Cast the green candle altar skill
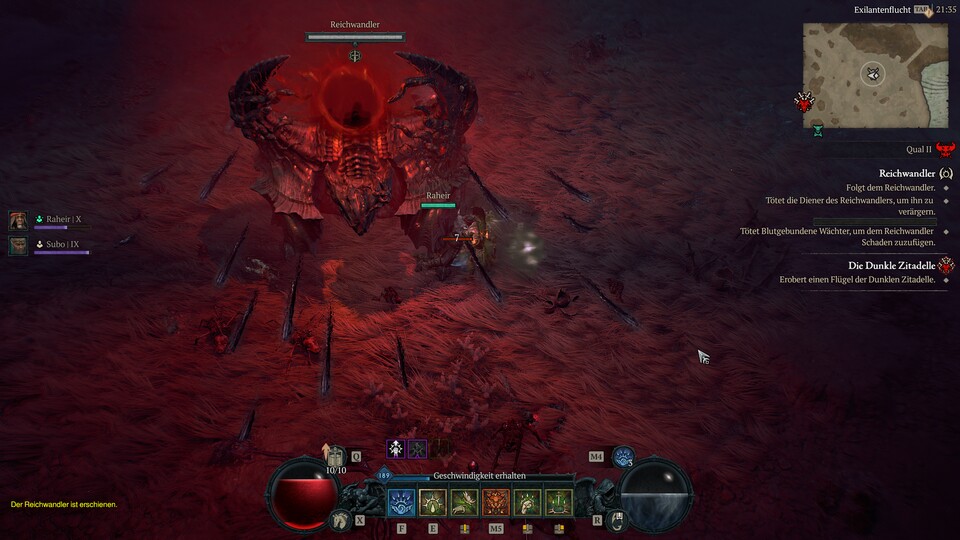 (559, 502)
